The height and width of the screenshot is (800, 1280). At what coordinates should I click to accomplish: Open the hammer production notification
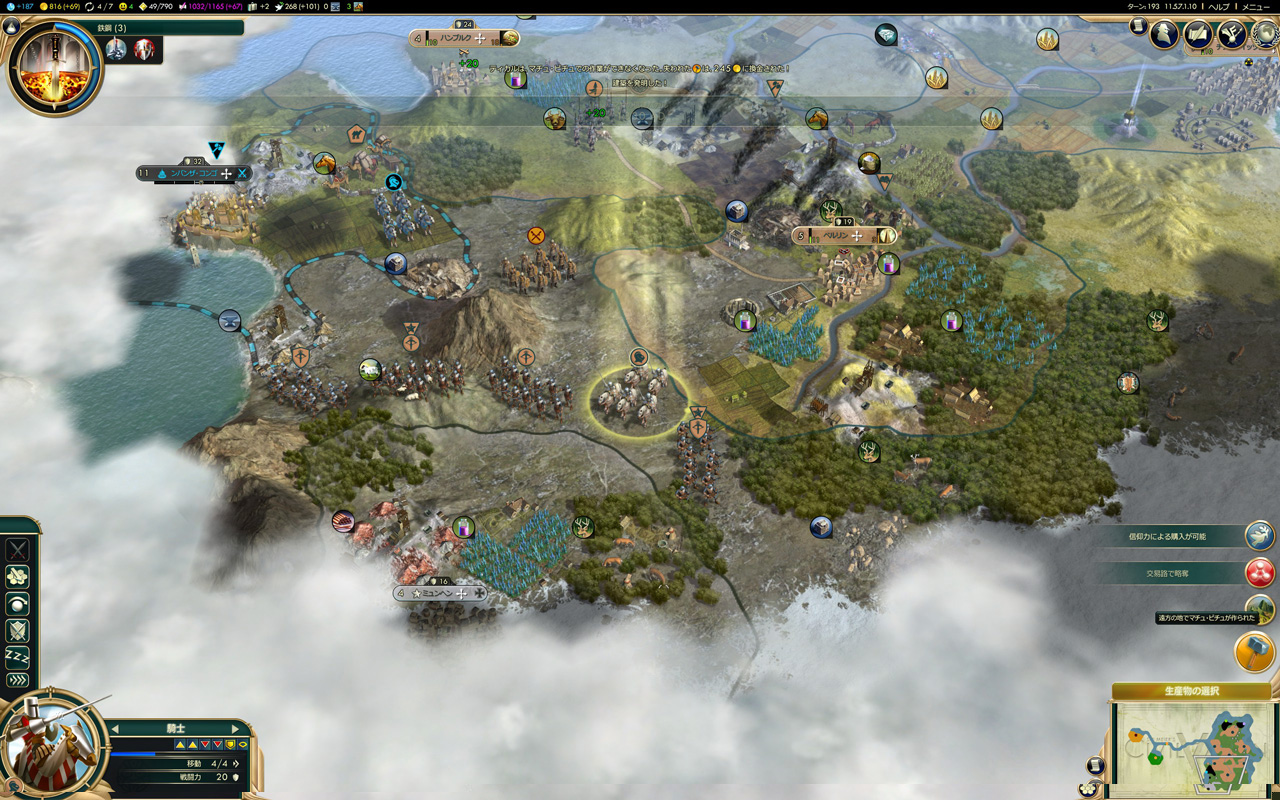click(1254, 652)
